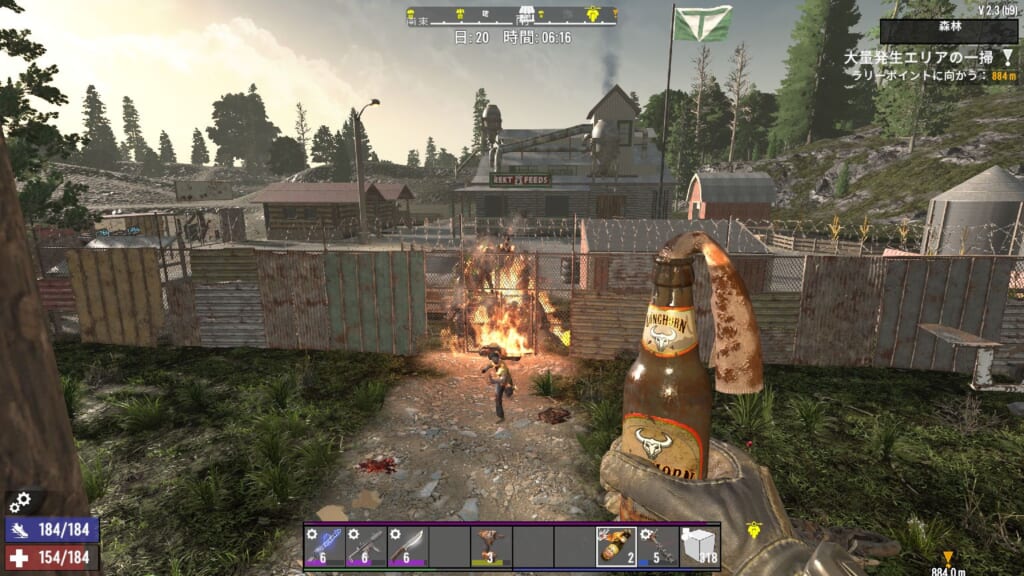Choose the white block stack of 318

click(x=699, y=546)
